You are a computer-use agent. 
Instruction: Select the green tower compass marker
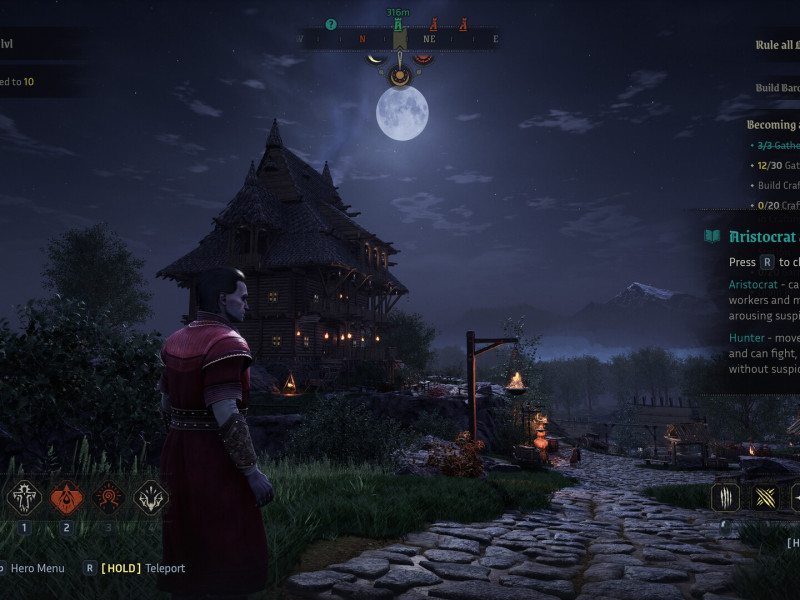pos(398,24)
